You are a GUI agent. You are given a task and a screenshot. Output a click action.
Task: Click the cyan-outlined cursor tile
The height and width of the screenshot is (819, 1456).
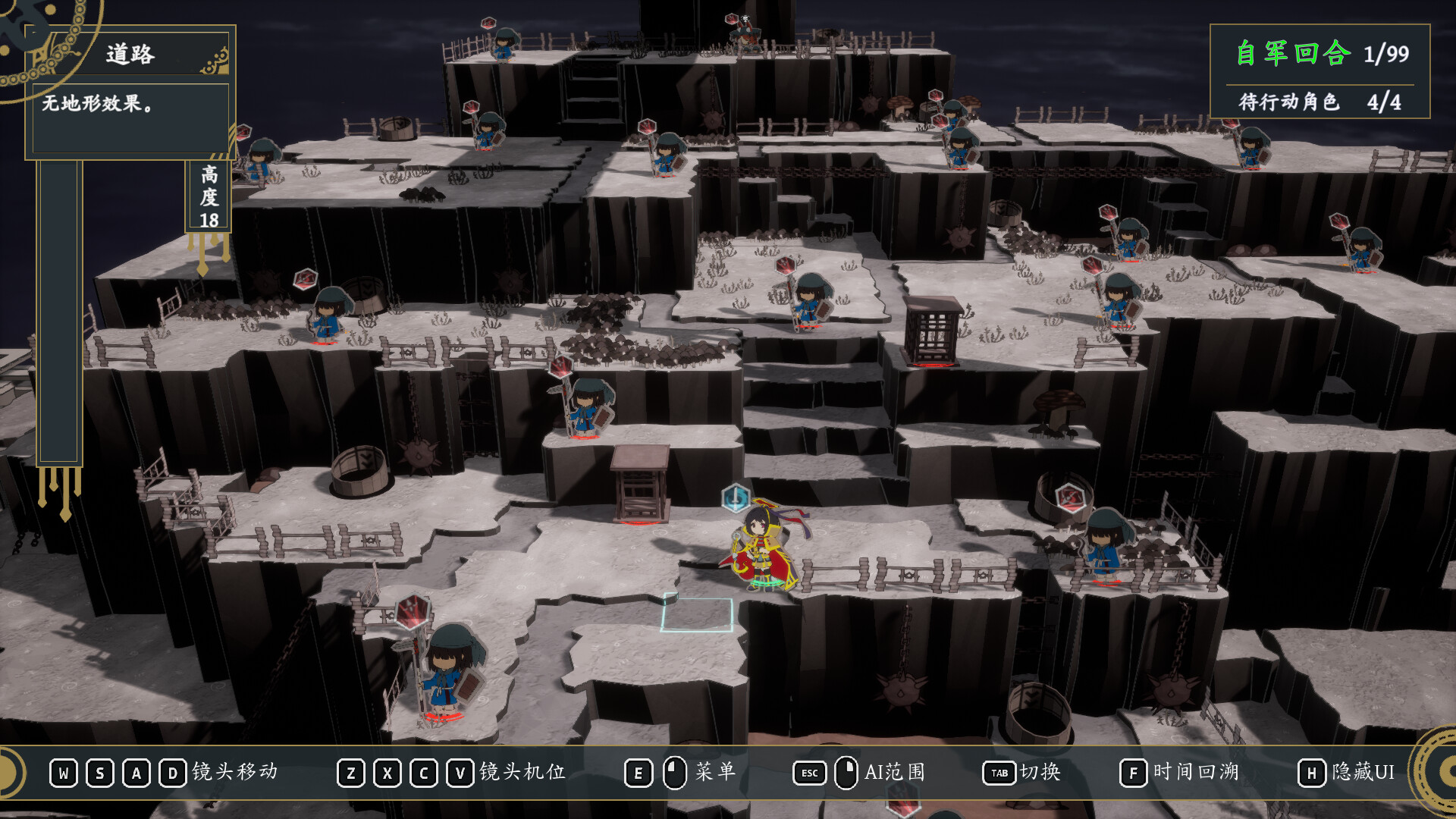[x=698, y=614]
